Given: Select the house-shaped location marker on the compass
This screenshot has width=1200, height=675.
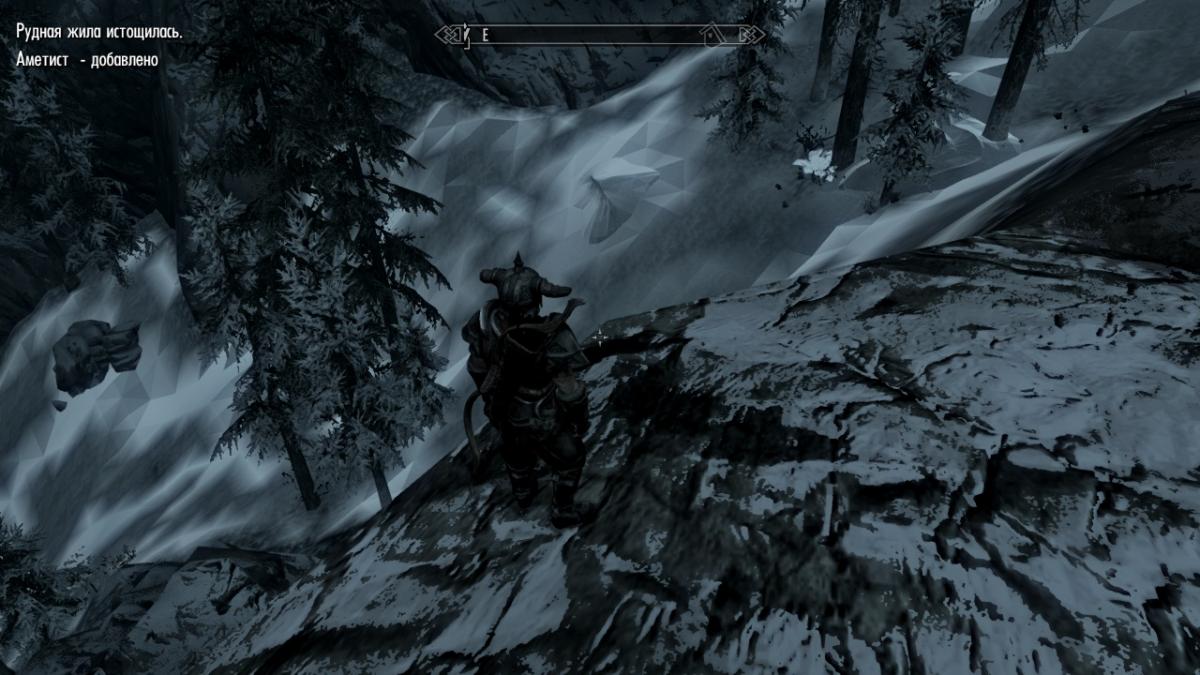Looking at the screenshot, I should pos(712,36).
